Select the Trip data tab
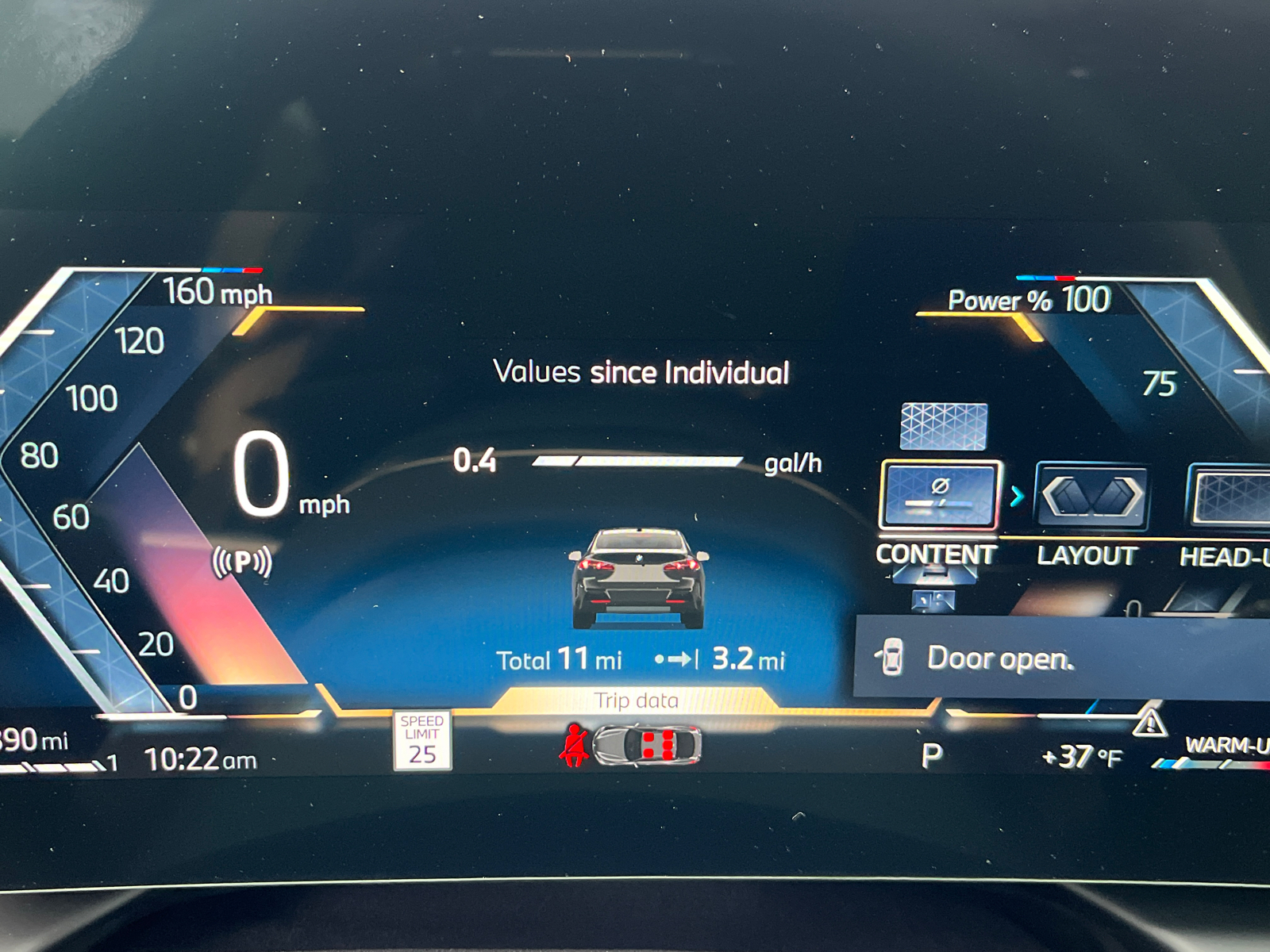 [x=635, y=701]
